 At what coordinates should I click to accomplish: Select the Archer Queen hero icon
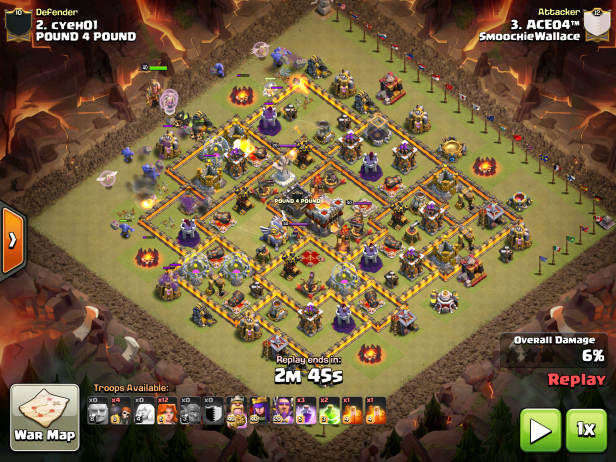pyautogui.click(x=259, y=412)
